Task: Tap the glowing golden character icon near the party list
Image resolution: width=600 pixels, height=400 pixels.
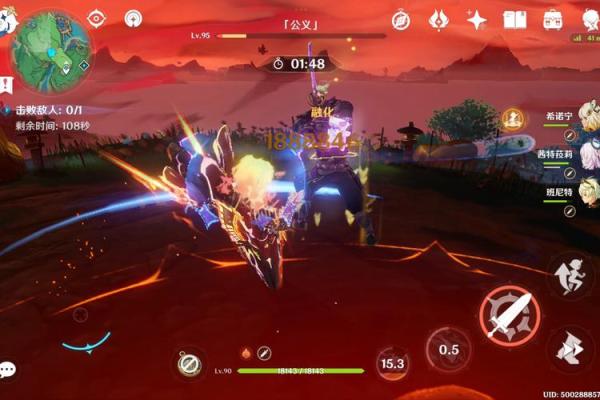Action: 514,118
